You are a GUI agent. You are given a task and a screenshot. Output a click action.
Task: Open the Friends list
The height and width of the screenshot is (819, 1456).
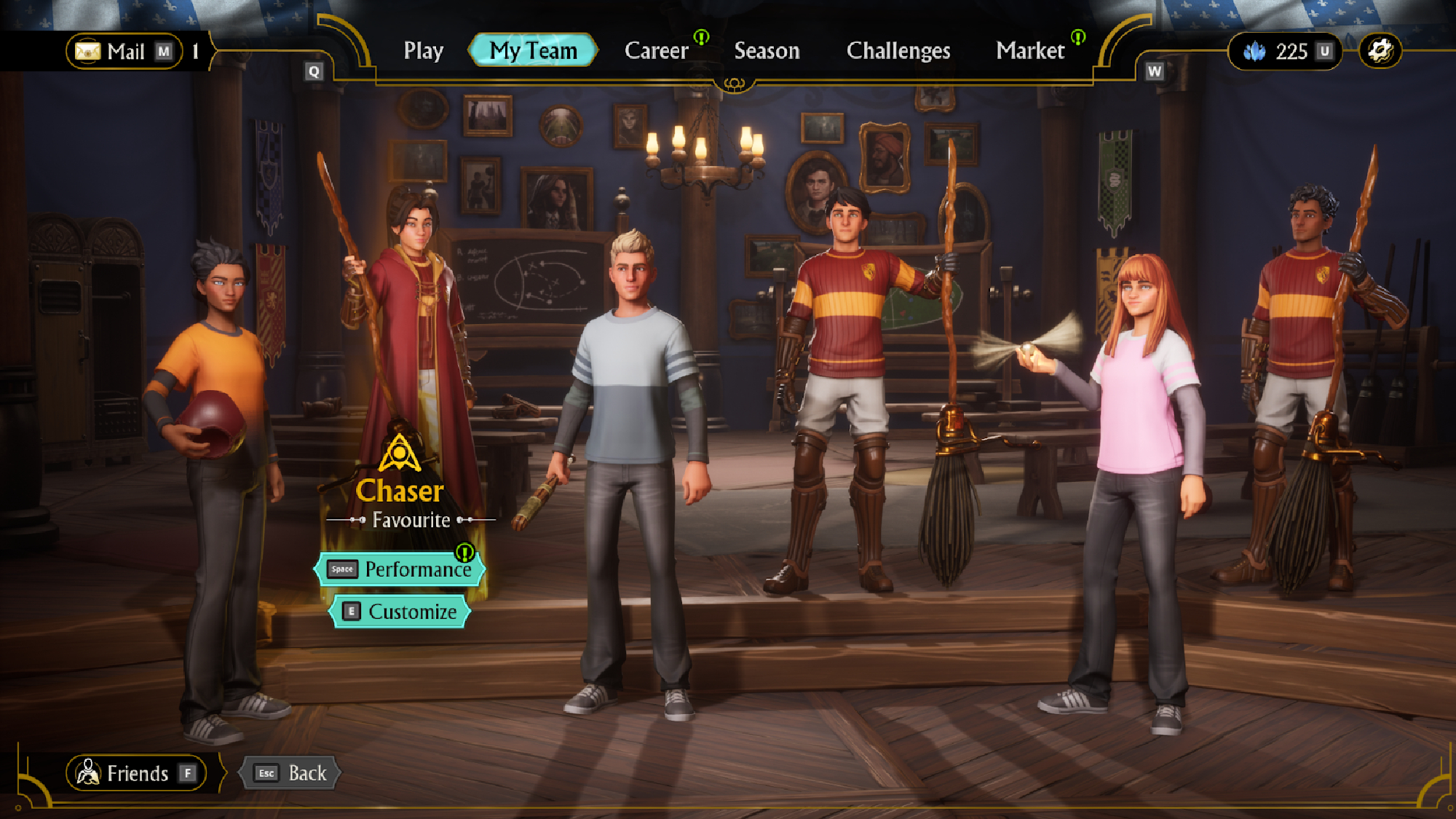(136, 773)
